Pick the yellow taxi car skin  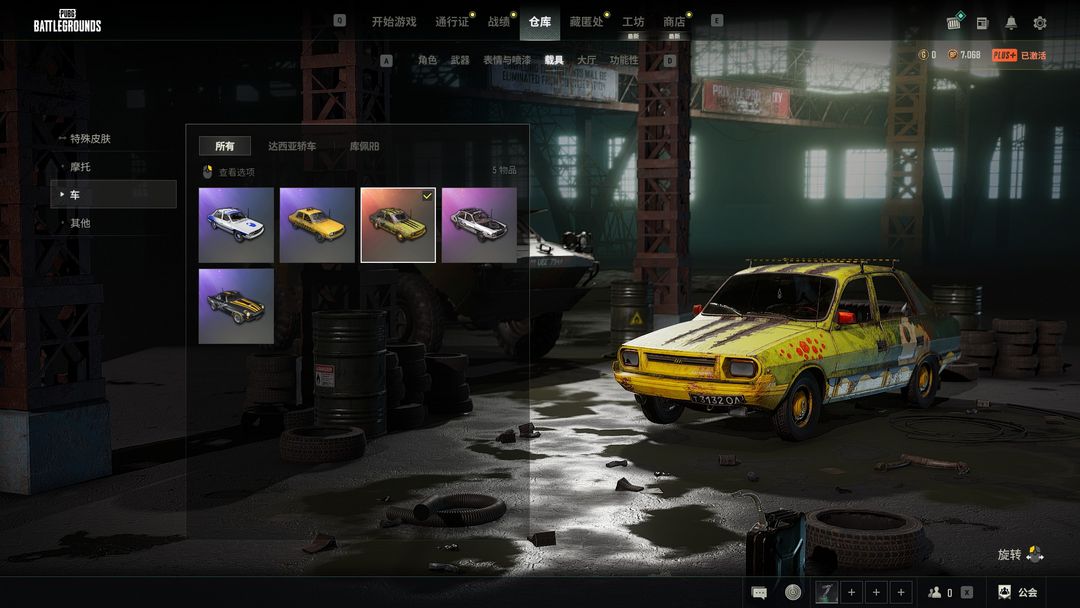tap(317, 225)
